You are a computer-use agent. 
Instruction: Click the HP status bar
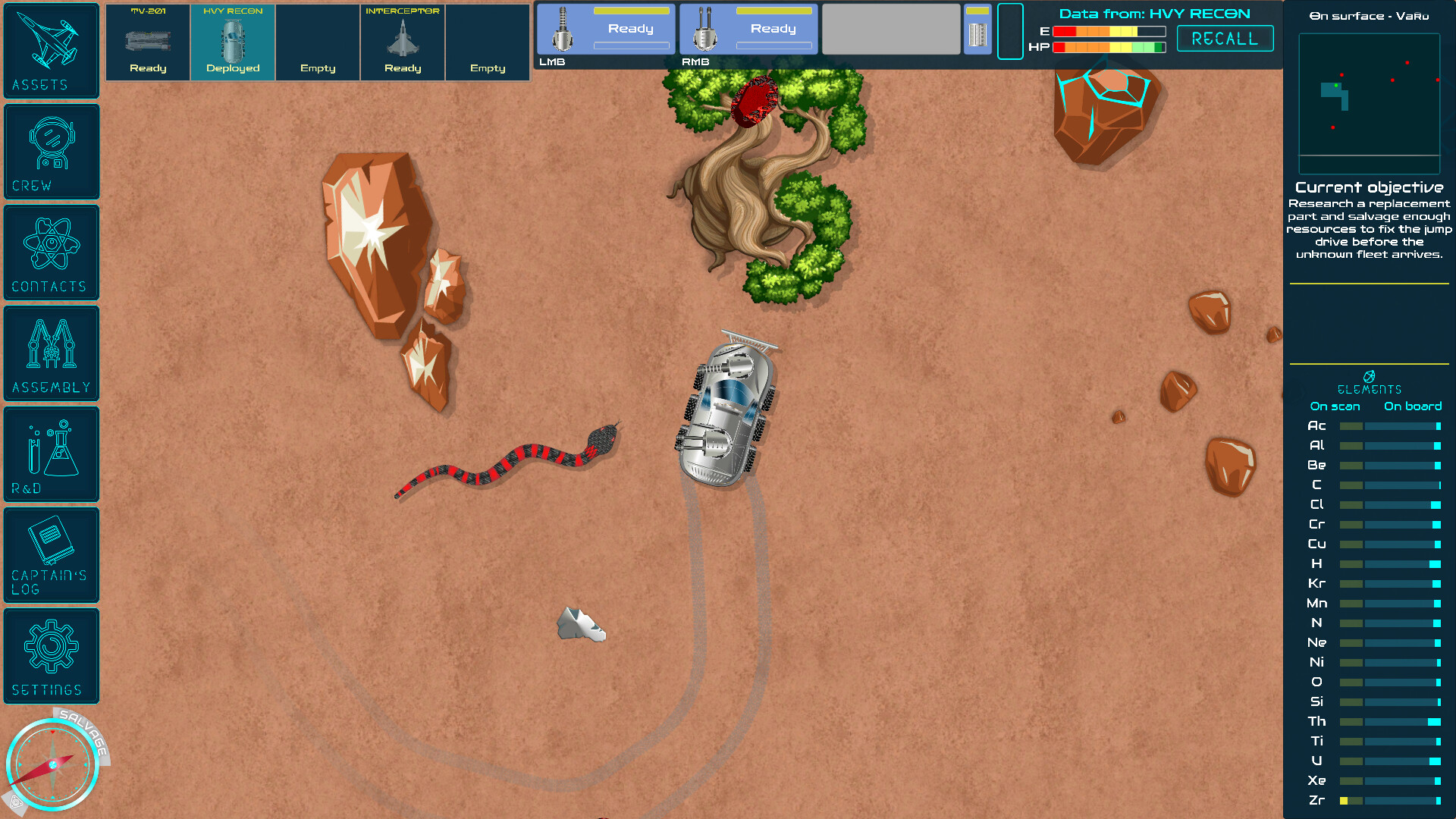(x=1111, y=46)
